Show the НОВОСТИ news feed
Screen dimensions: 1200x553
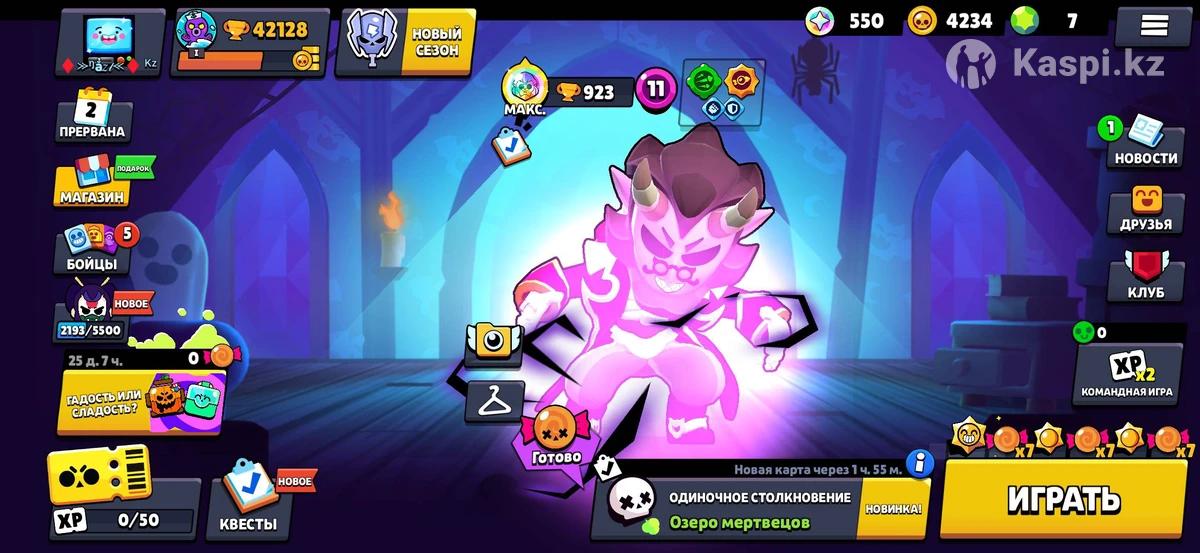[1146, 142]
